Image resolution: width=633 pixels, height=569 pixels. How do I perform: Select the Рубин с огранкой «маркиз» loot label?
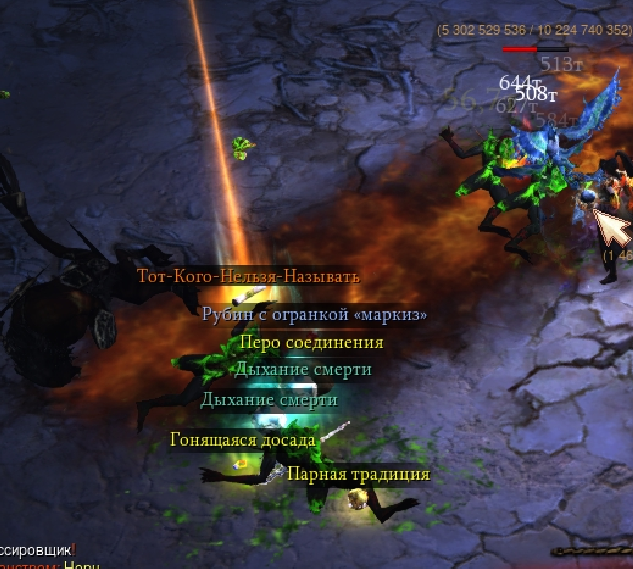point(314,314)
